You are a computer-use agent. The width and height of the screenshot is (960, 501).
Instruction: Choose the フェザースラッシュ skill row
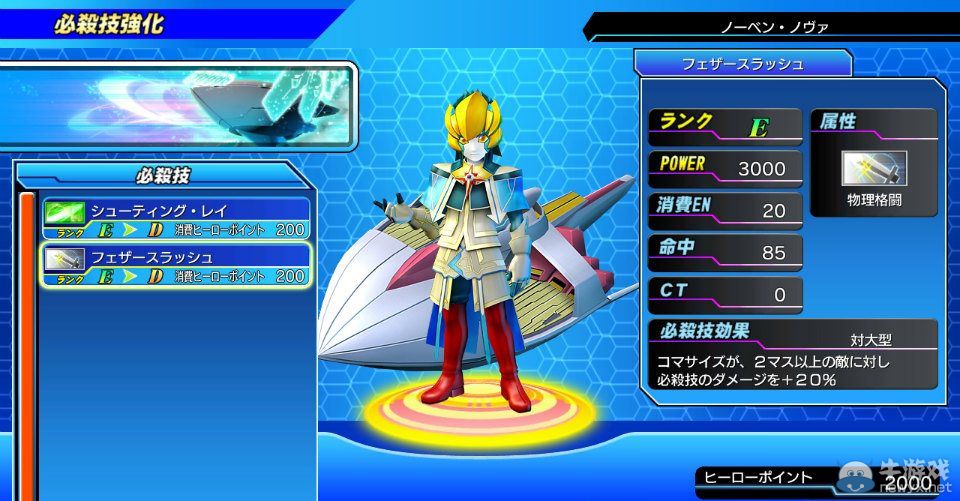176,266
